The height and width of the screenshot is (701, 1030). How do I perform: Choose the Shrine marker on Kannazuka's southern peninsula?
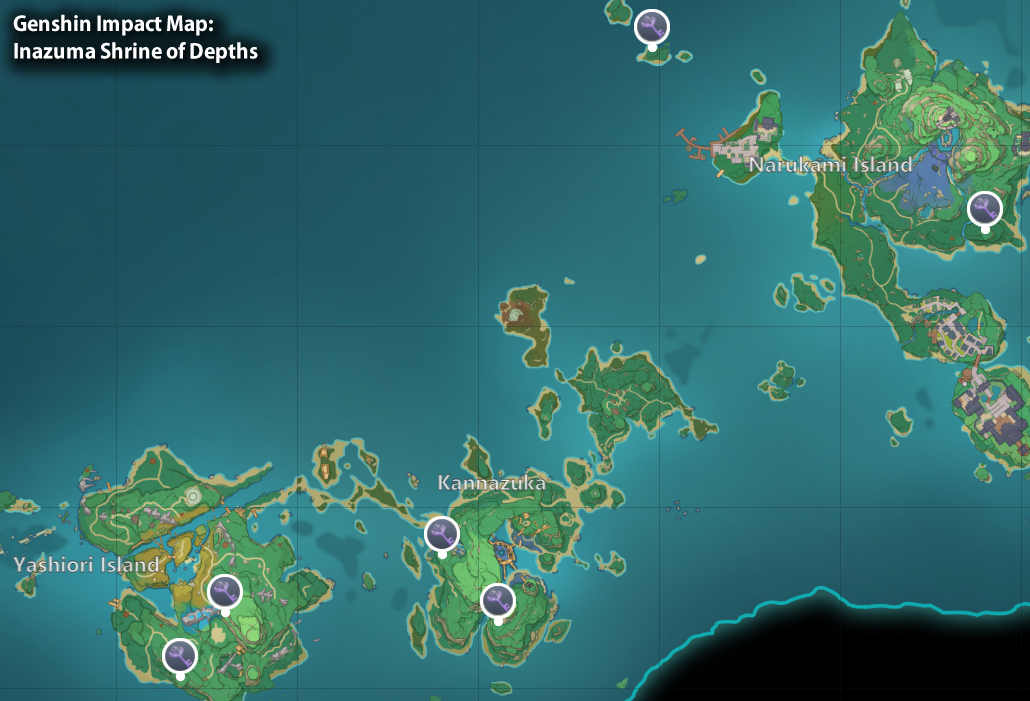497,600
